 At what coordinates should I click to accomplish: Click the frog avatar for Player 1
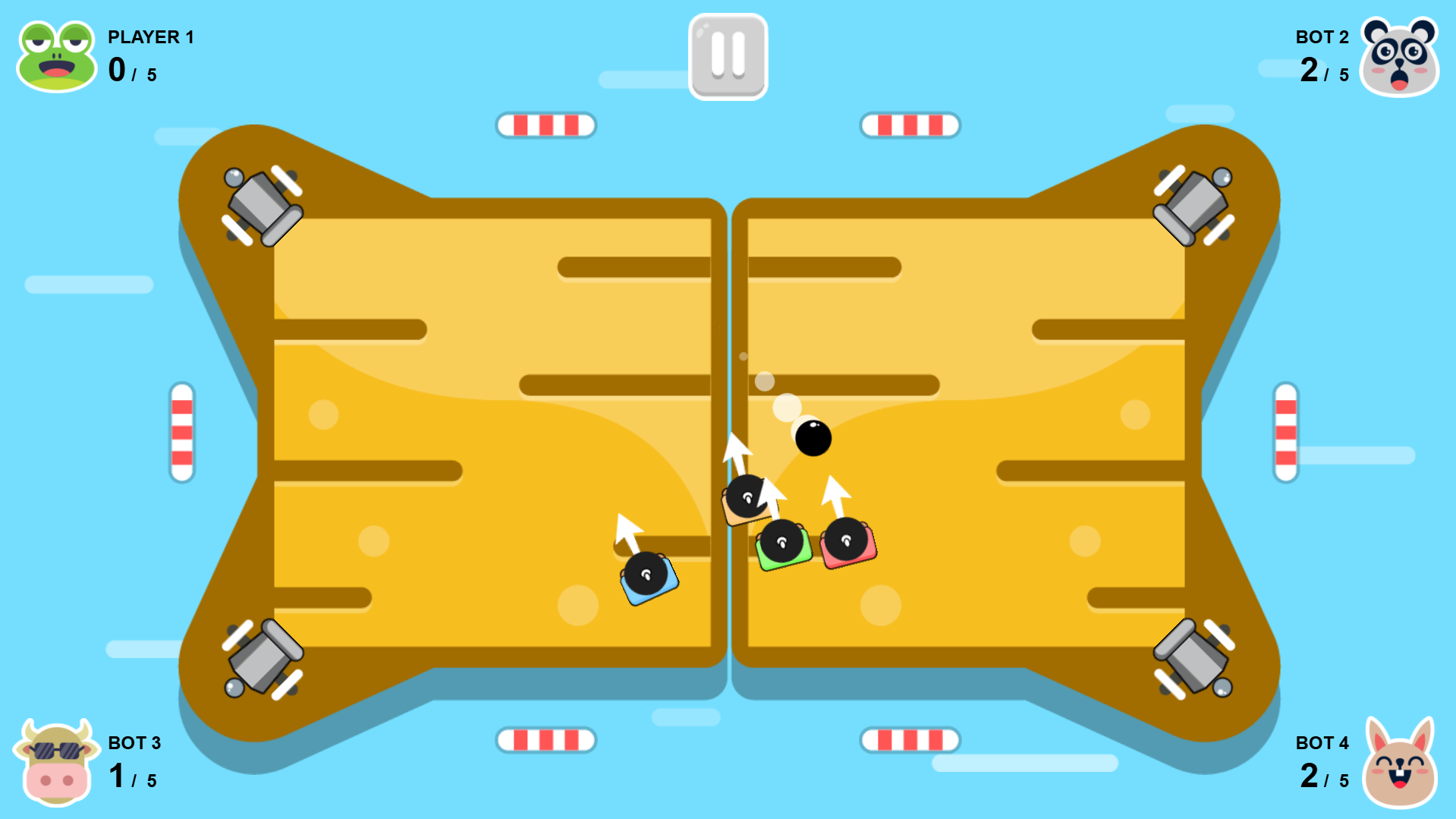coord(55,55)
